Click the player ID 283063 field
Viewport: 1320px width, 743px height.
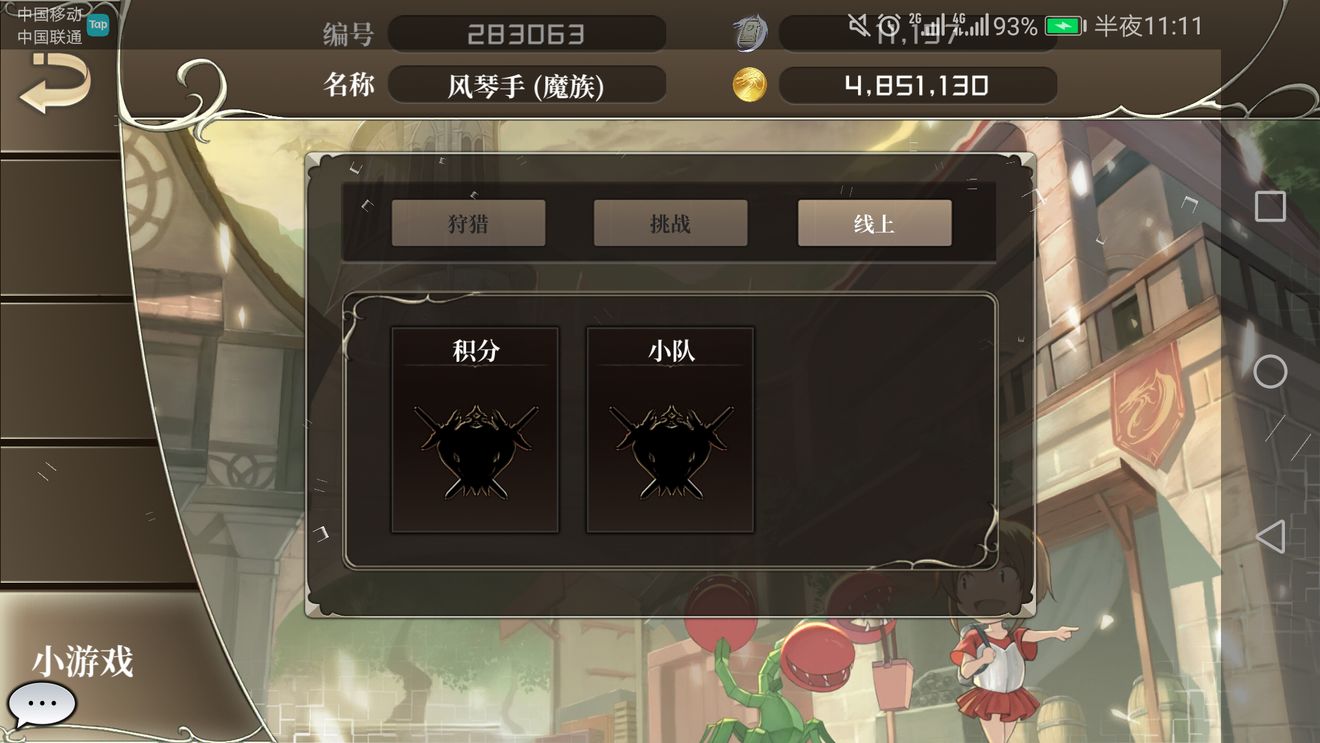(x=528, y=33)
